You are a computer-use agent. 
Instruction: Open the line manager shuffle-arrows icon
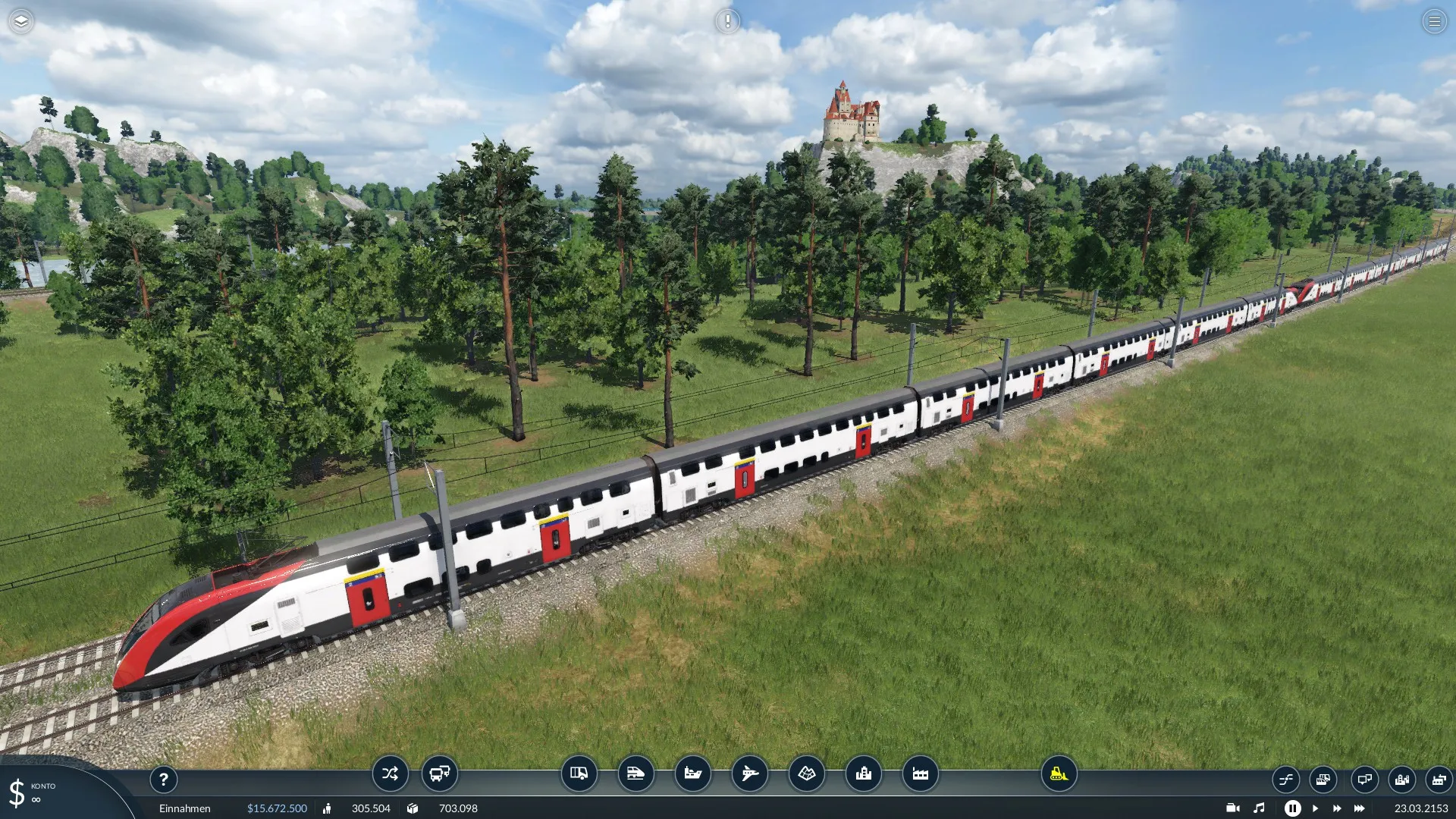(x=390, y=774)
